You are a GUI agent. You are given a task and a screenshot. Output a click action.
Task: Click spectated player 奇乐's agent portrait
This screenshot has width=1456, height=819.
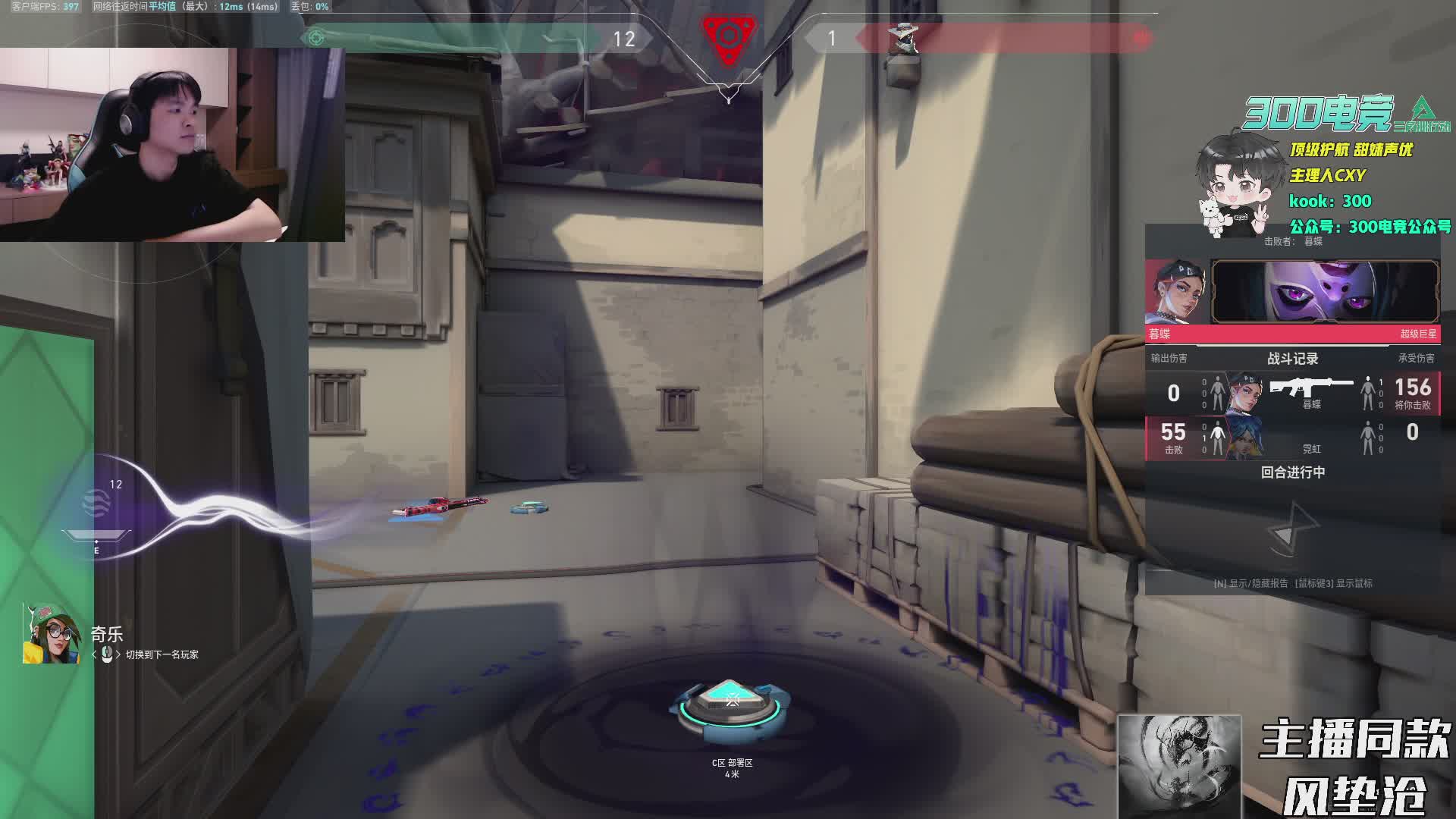tap(52, 635)
